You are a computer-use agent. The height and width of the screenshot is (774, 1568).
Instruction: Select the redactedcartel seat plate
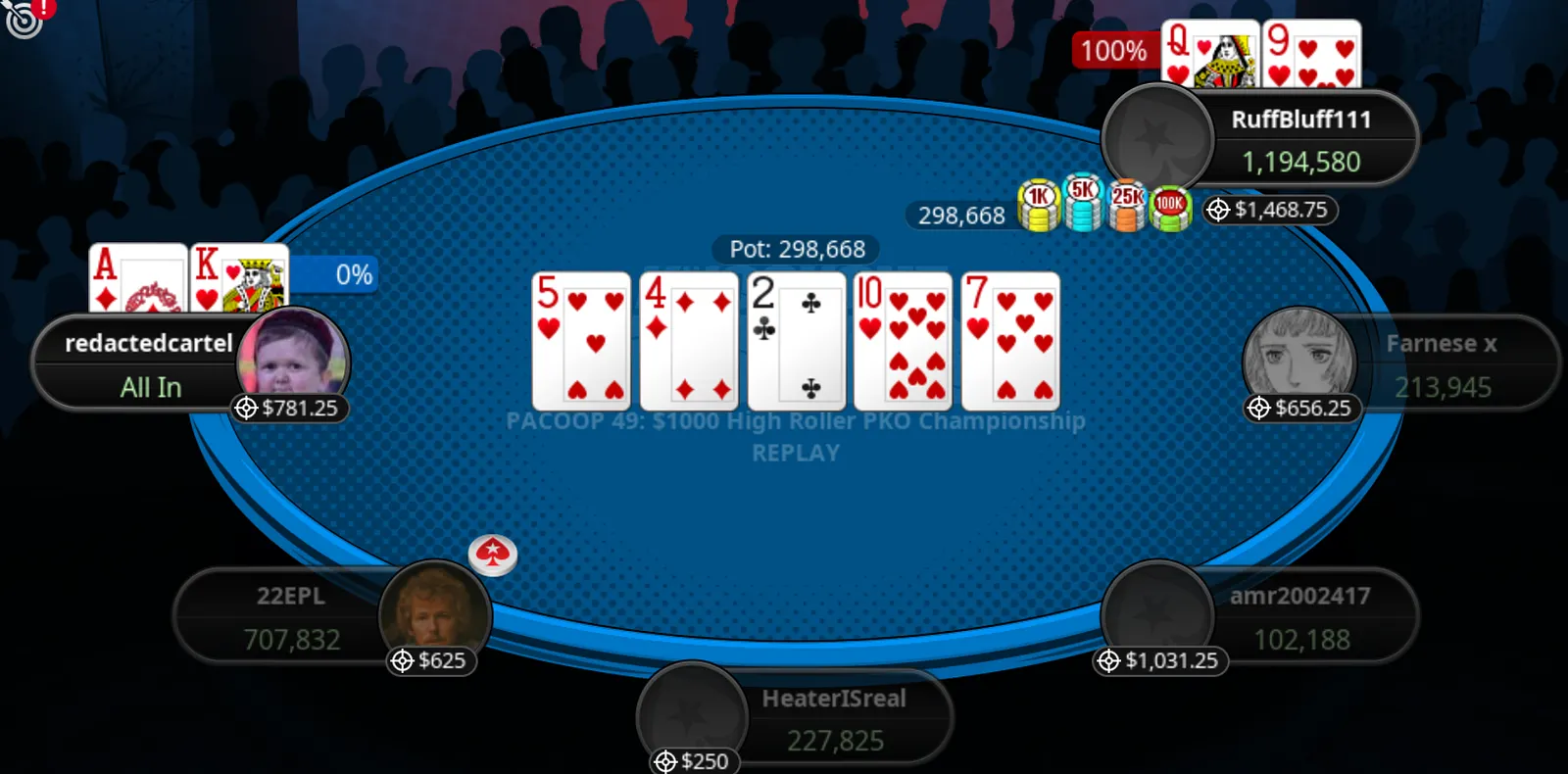pos(147,363)
